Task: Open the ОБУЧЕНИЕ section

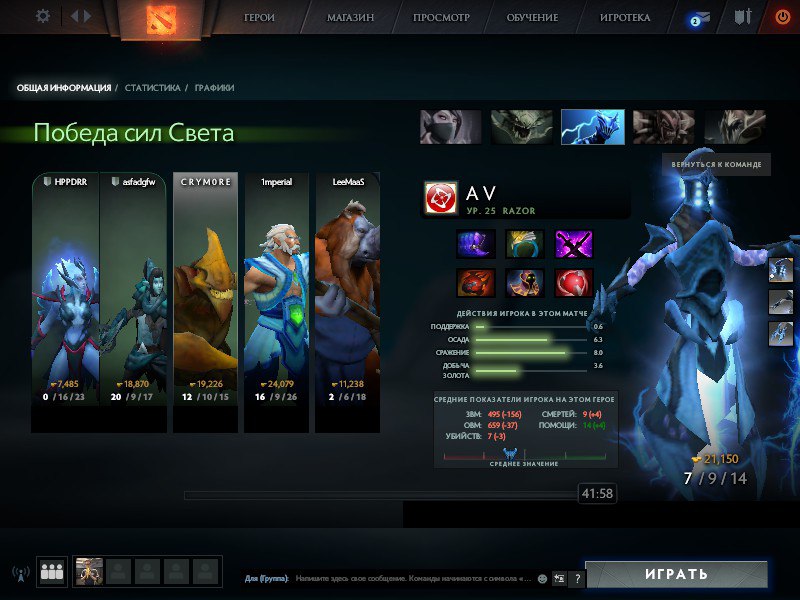Action: 531,18
